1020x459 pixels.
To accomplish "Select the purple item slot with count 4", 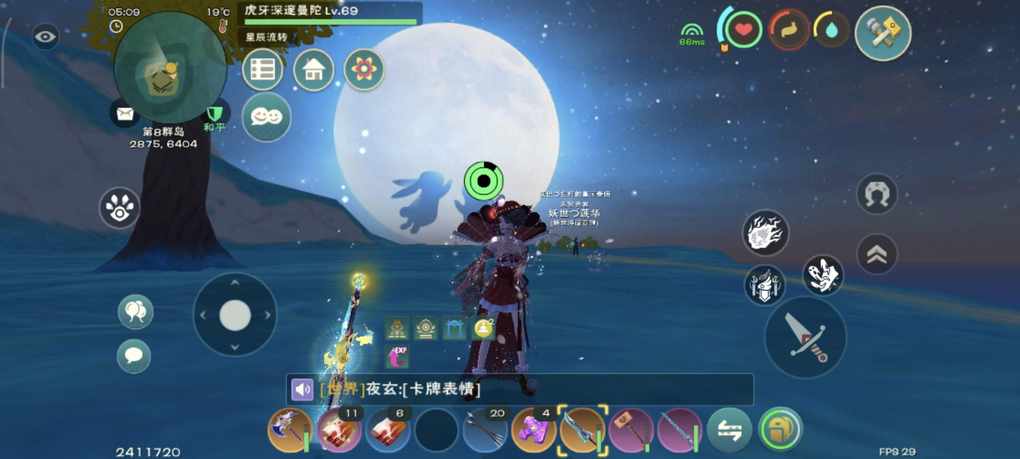I will [533, 431].
